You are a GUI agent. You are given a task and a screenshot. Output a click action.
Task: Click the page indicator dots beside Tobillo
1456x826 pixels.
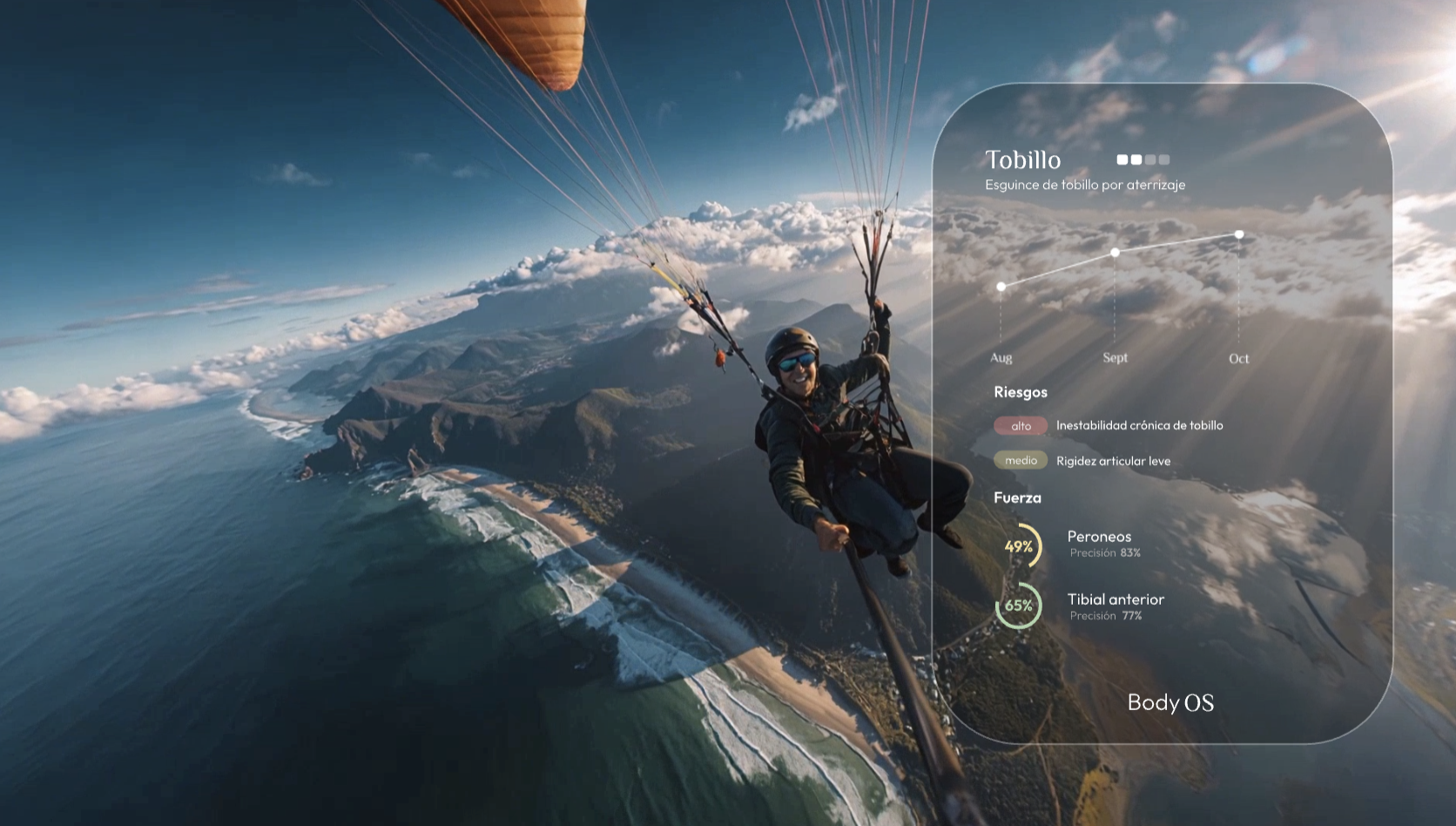tap(1143, 159)
